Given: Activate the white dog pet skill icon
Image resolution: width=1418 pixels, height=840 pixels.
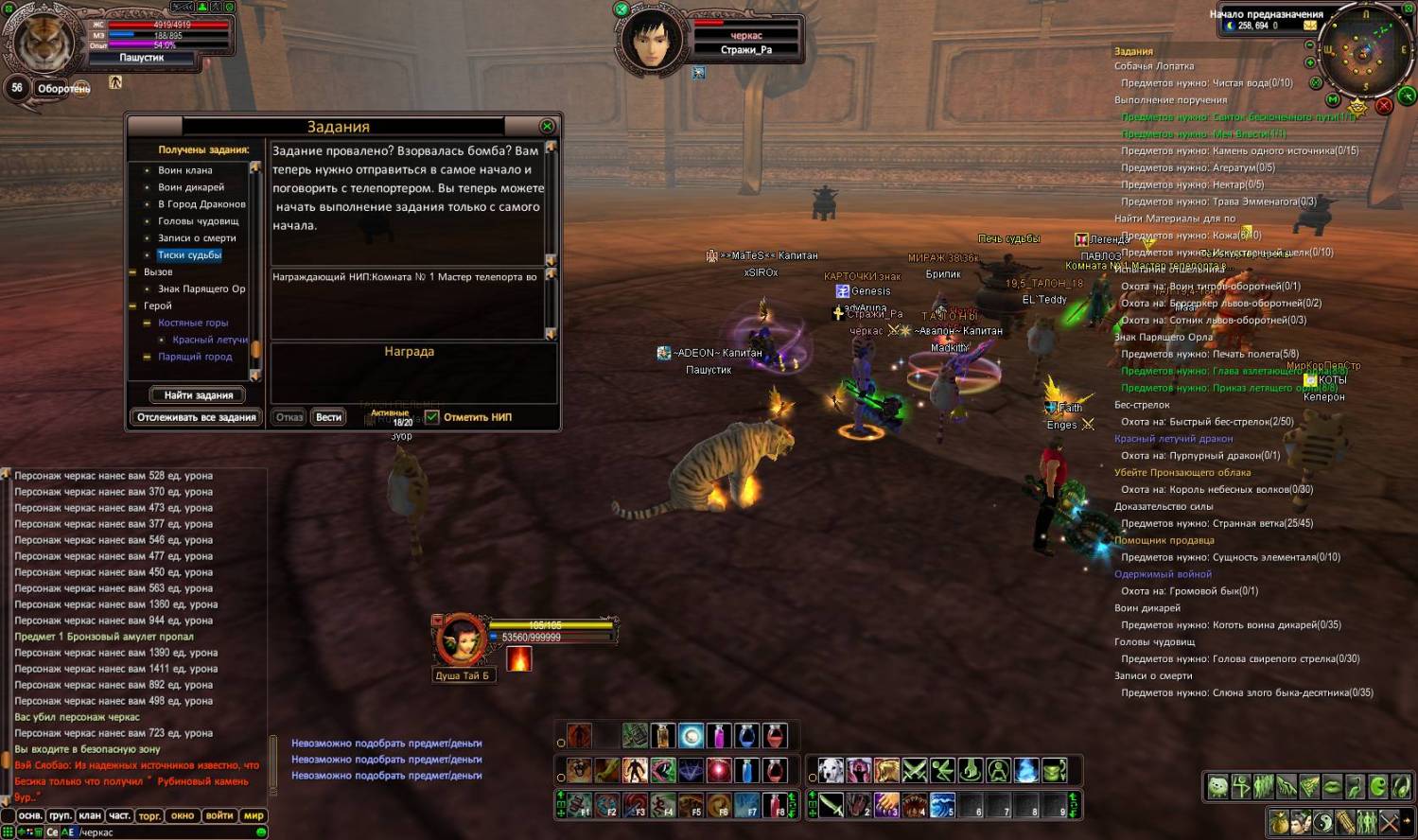Looking at the screenshot, I should point(831,770).
